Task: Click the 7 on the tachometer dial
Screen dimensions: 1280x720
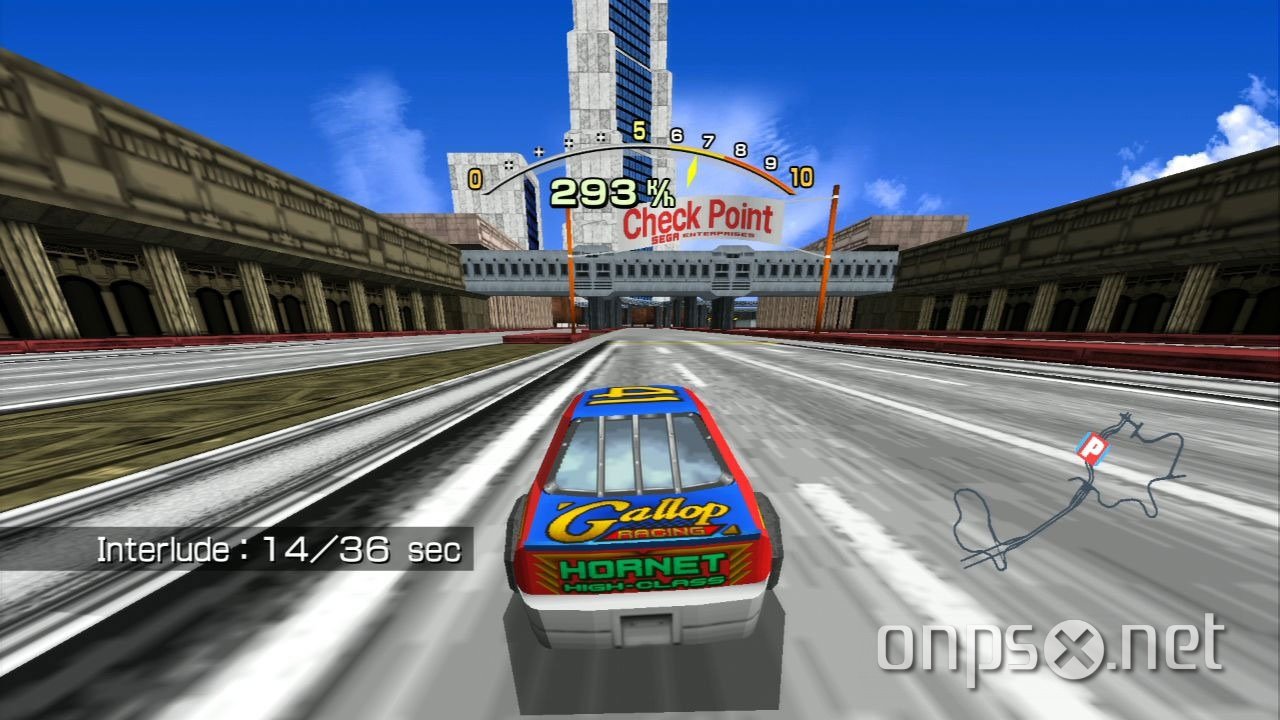Action: (x=706, y=140)
